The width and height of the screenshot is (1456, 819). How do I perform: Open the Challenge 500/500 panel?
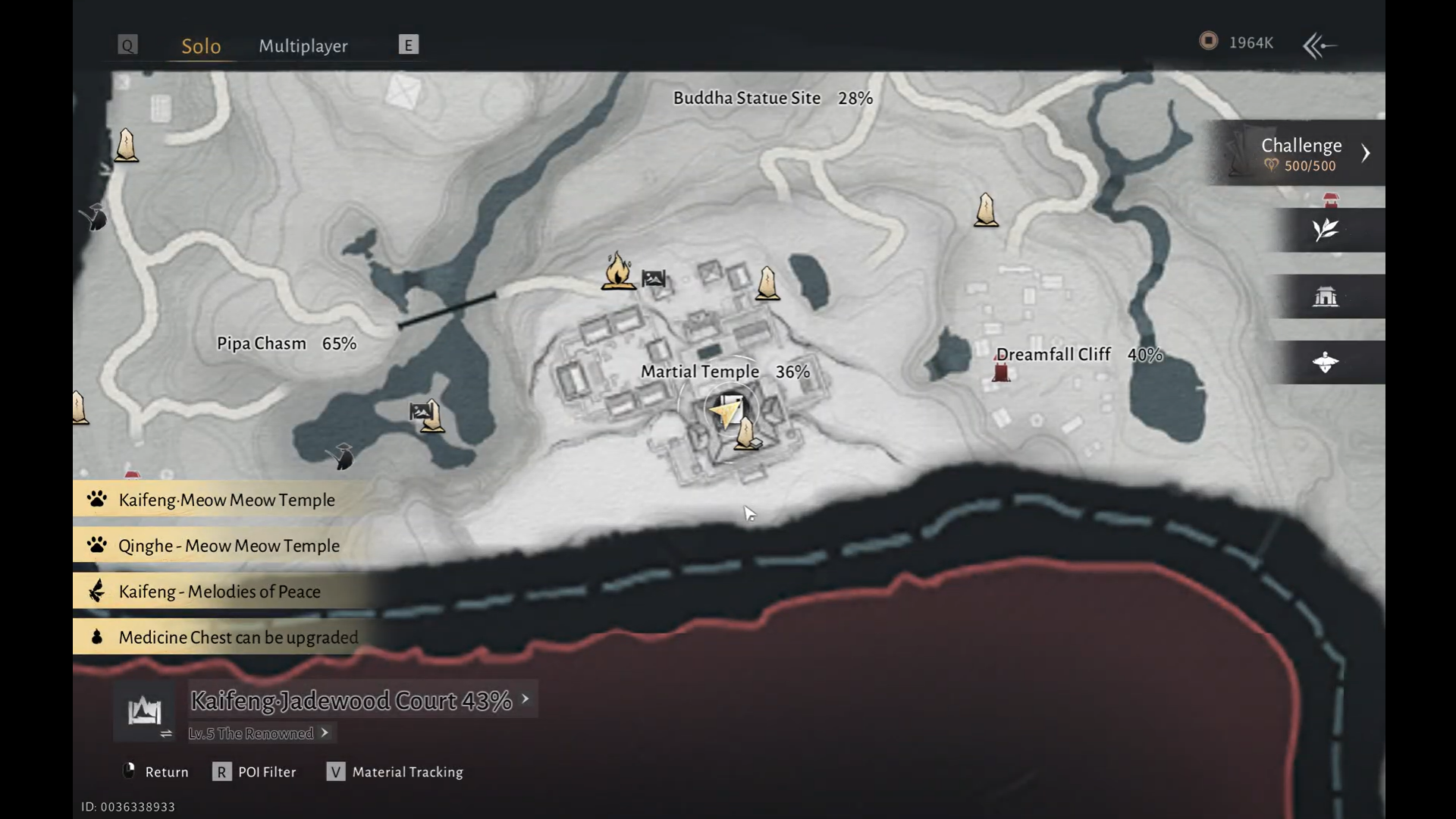coord(1301,153)
